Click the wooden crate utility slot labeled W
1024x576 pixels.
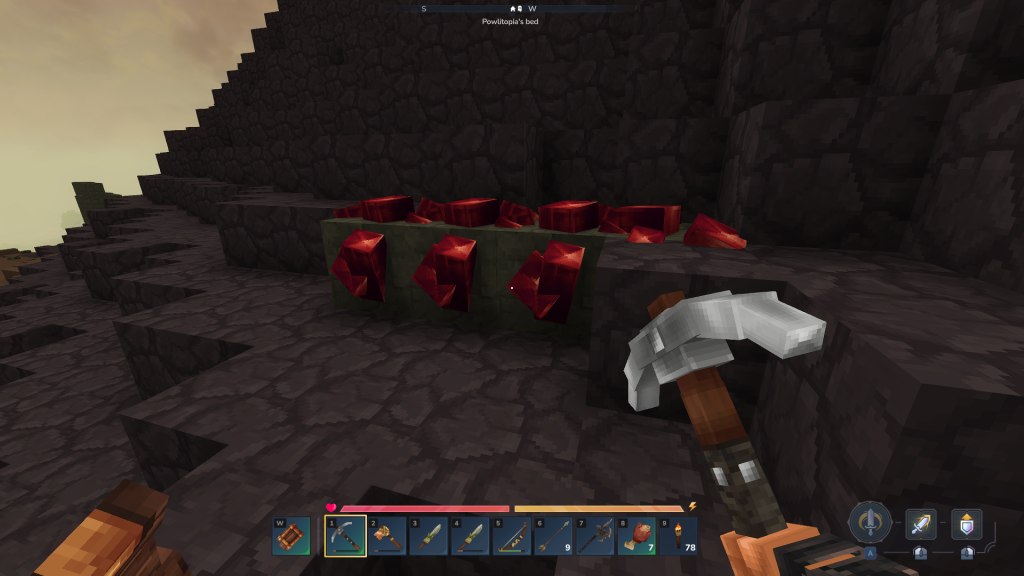pos(291,536)
